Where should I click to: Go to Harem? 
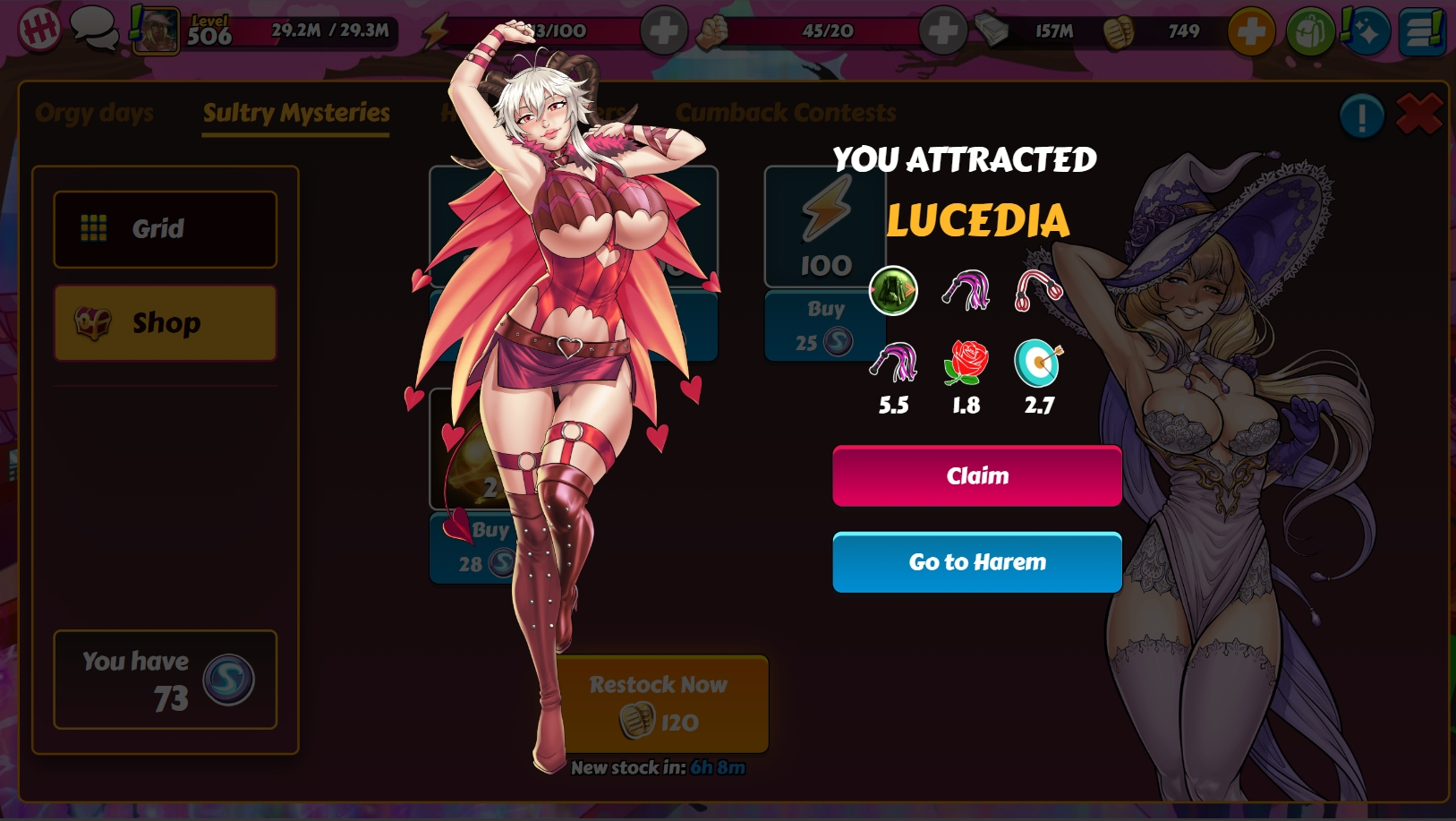(976, 562)
